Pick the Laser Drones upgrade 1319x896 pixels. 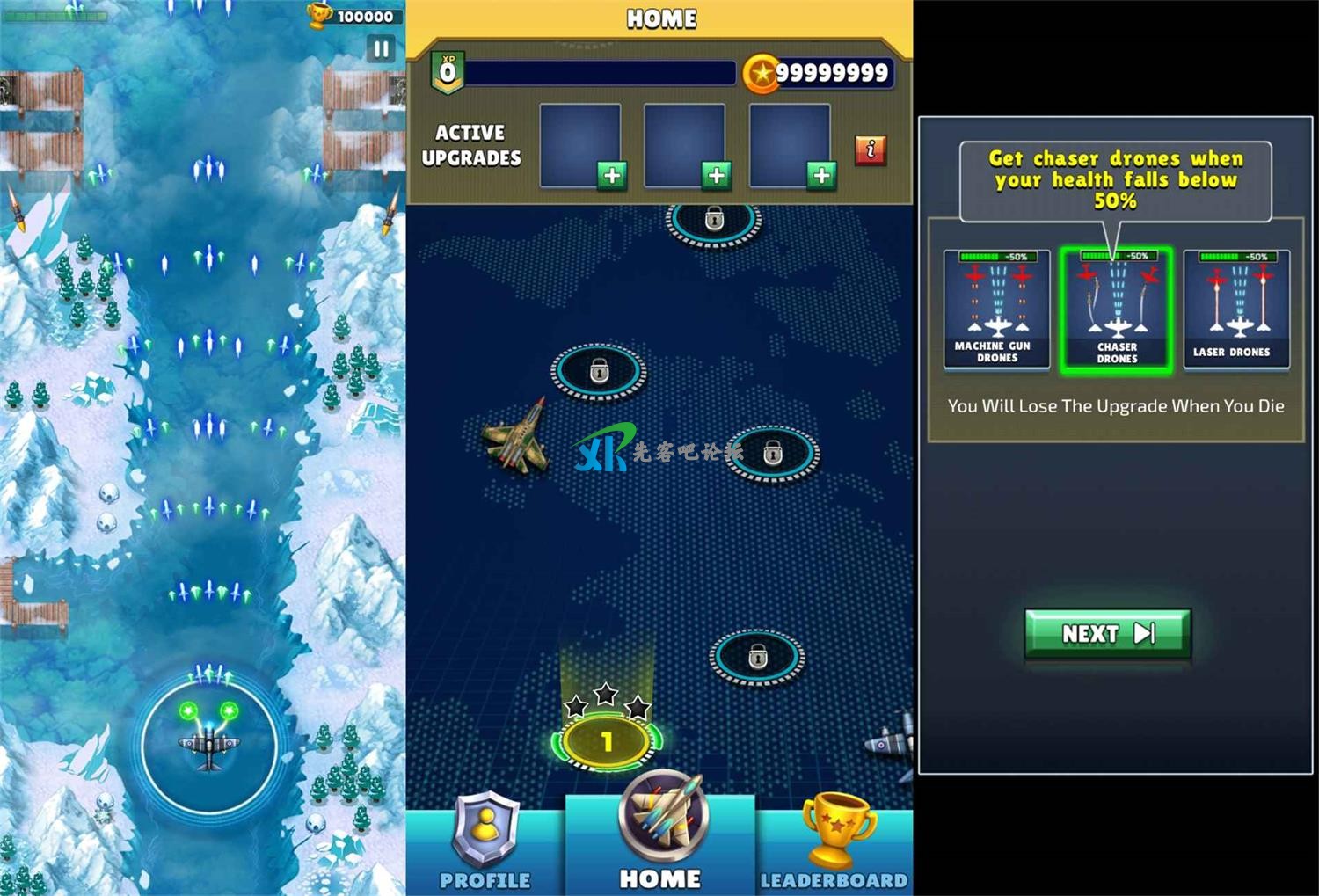[x=1235, y=309]
